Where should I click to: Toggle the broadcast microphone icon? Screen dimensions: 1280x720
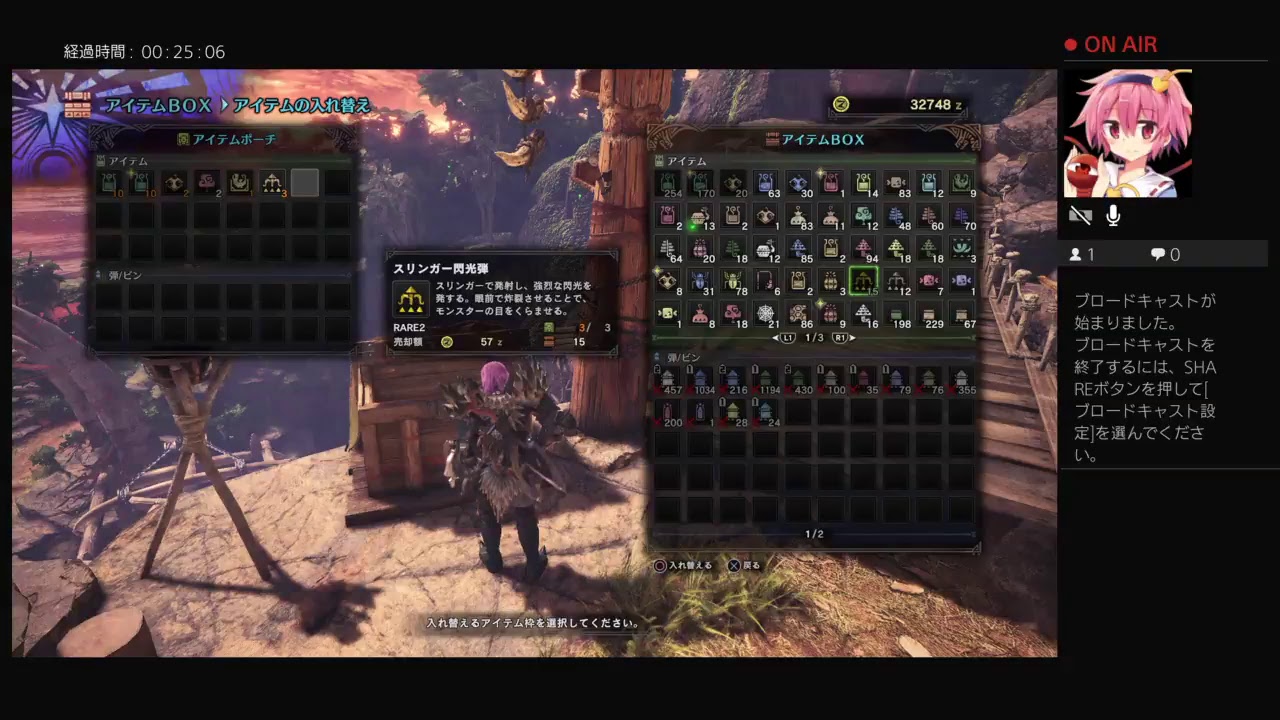click(1113, 216)
